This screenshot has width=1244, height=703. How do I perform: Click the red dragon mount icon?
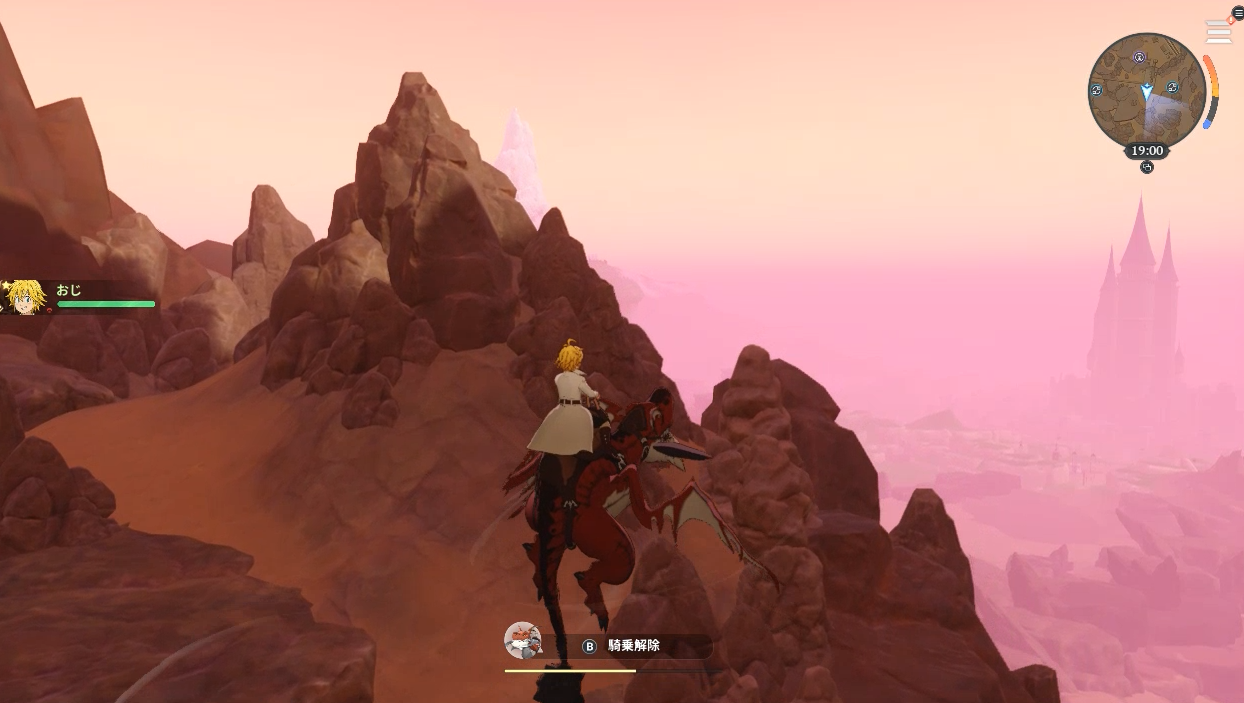click(x=522, y=640)
